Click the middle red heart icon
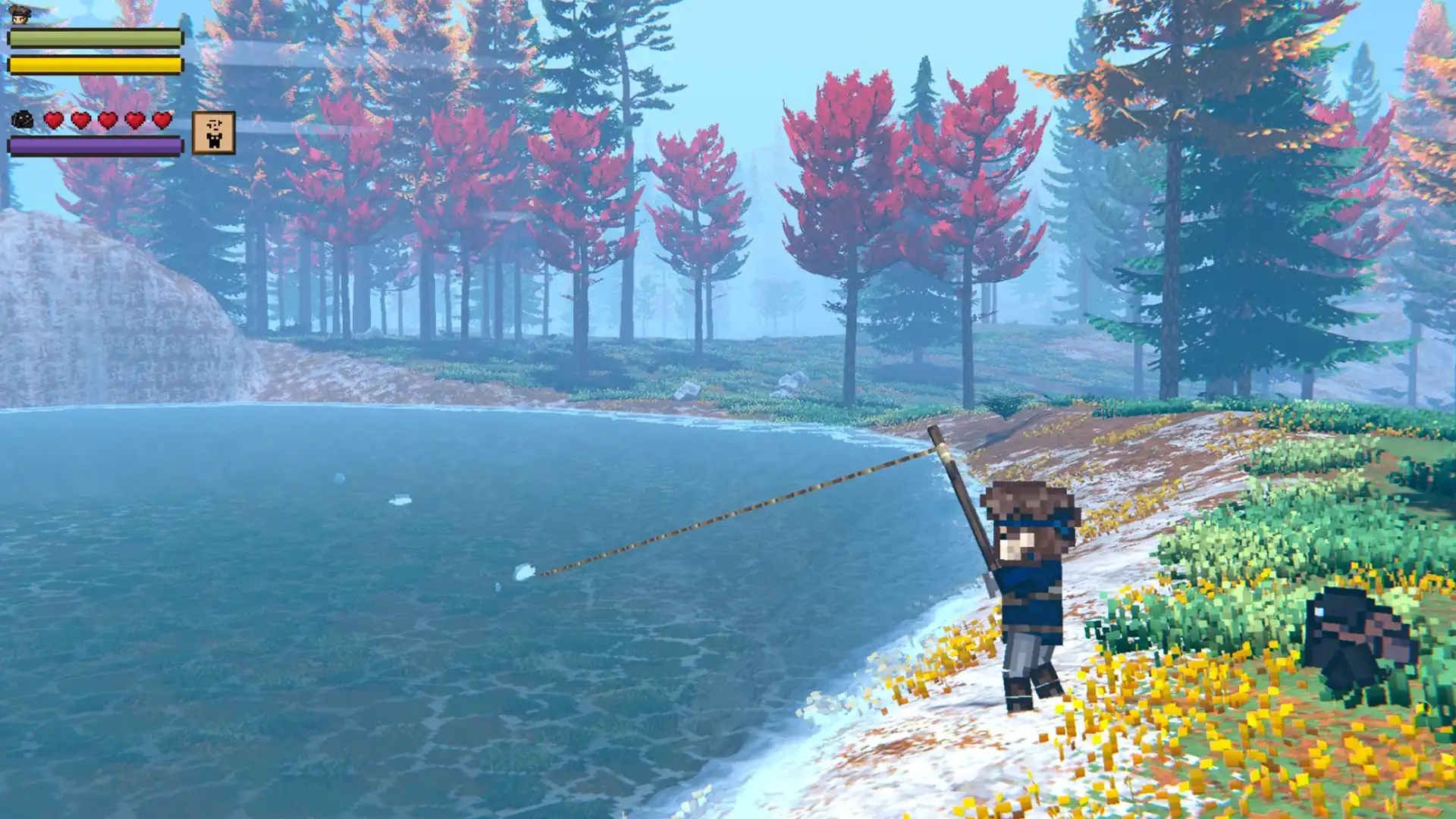The image size is (1456, 819). (x=106, y=121)
